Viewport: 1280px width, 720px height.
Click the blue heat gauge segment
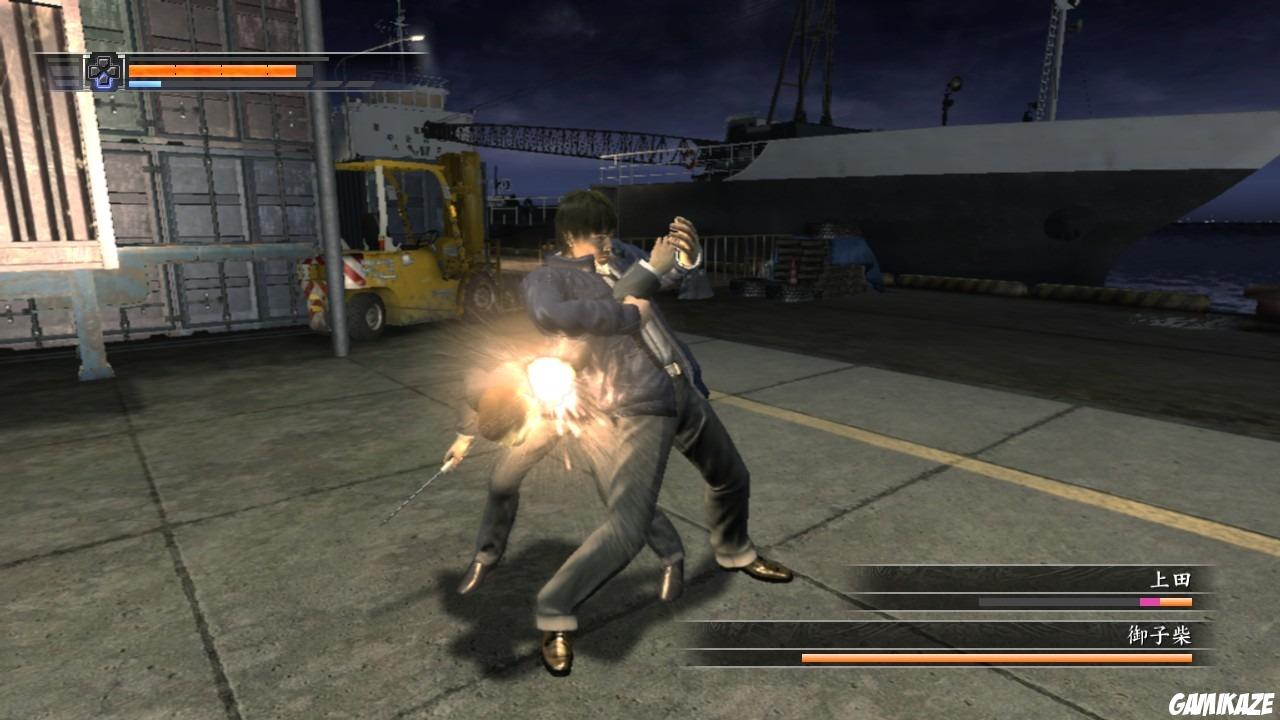point(145,83)
